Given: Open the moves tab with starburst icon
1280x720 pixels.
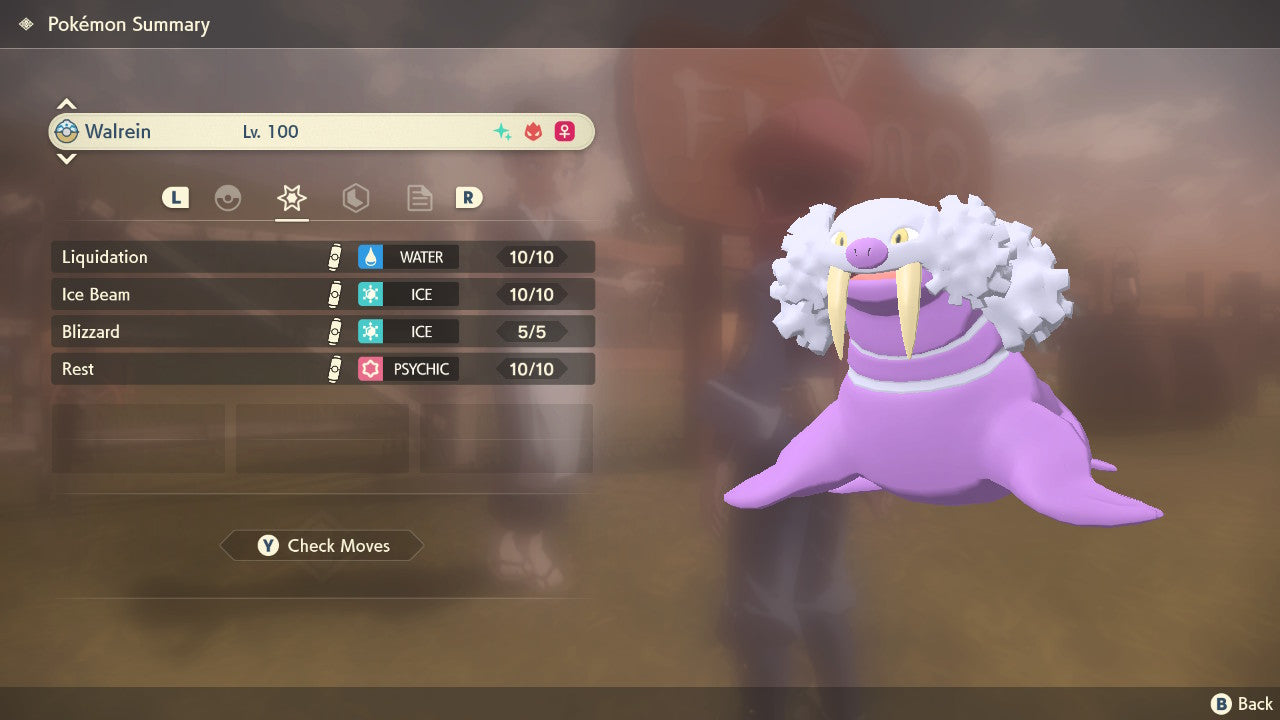Looking at the screenshot, I should (x=292, y=198).
